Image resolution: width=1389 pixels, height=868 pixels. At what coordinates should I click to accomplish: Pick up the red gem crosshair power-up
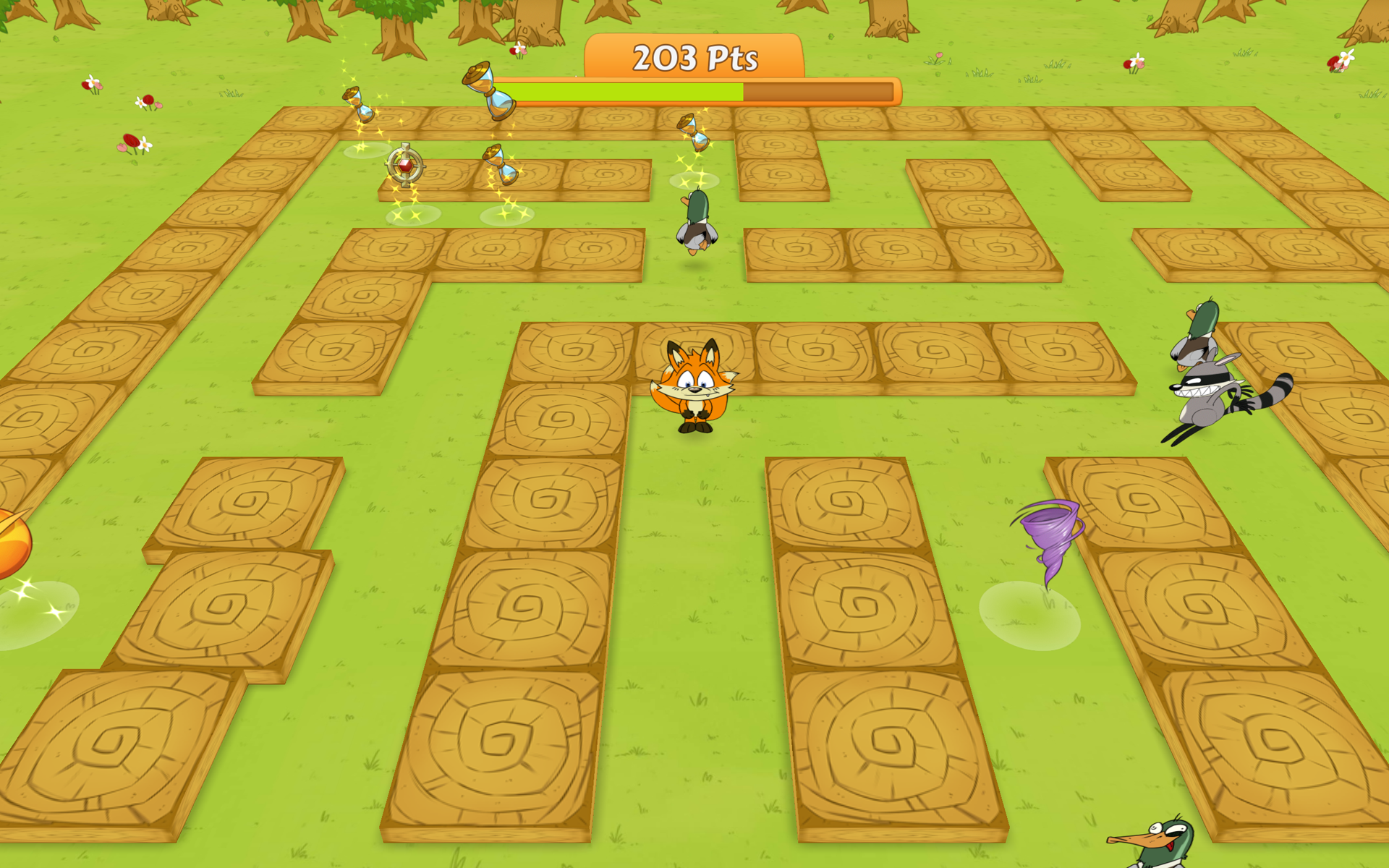click(405, 166)
